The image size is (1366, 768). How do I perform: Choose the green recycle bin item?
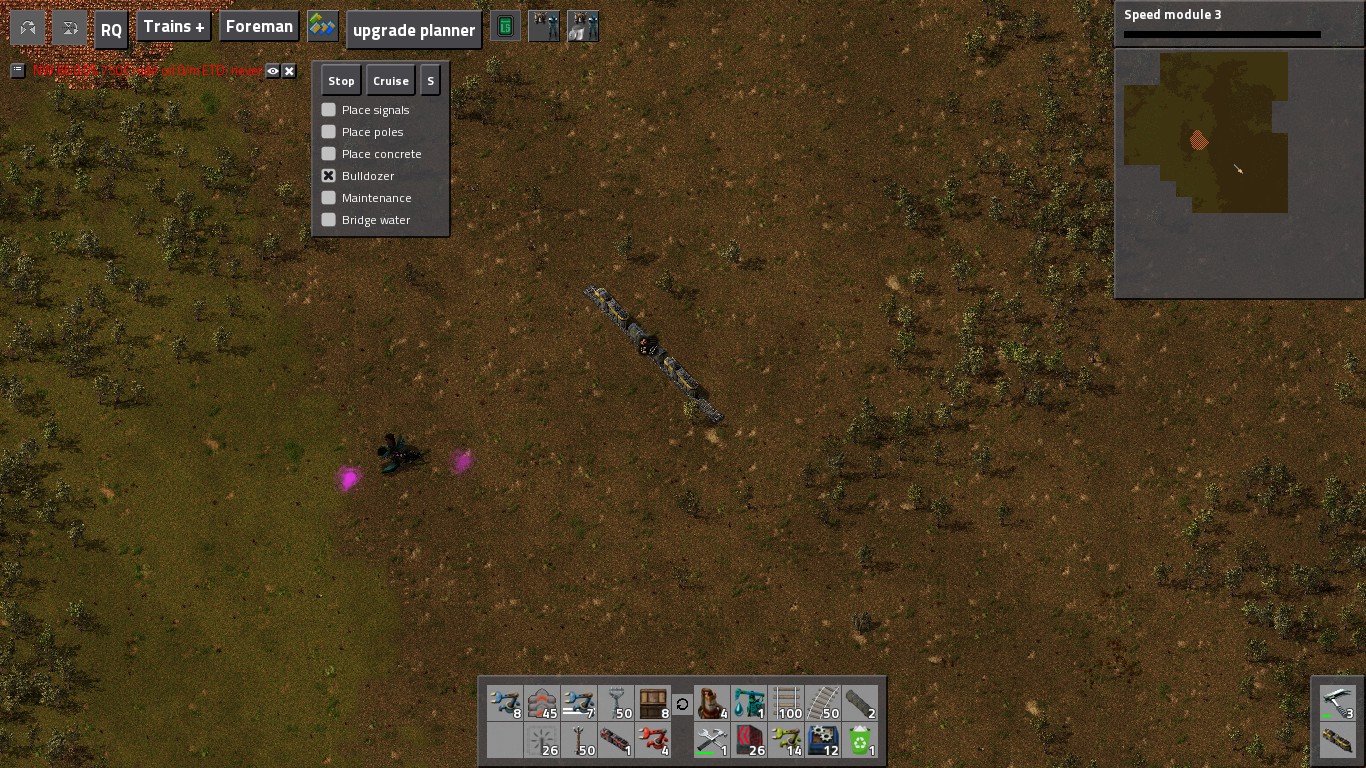coord(860,741)
